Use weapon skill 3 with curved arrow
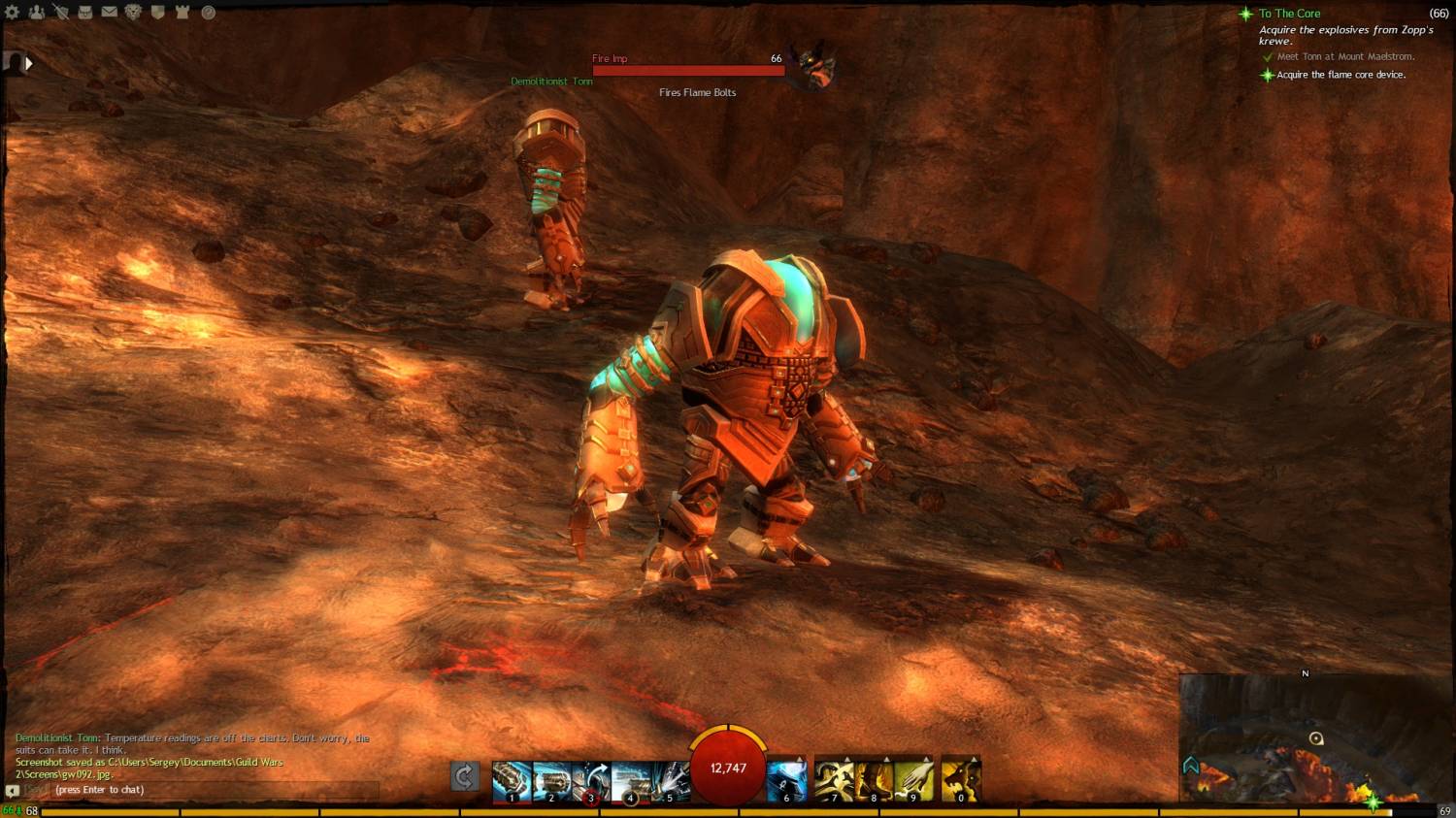The height and width of the screenshot is (818, 1456). coord(591,780)
